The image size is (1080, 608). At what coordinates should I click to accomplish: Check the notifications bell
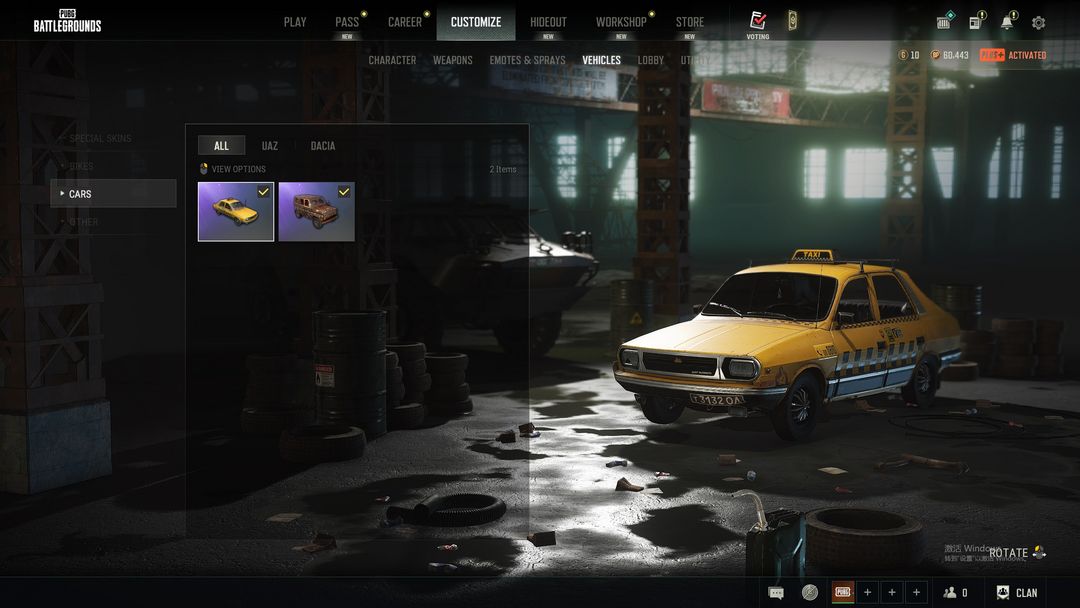click(1007, 22)
